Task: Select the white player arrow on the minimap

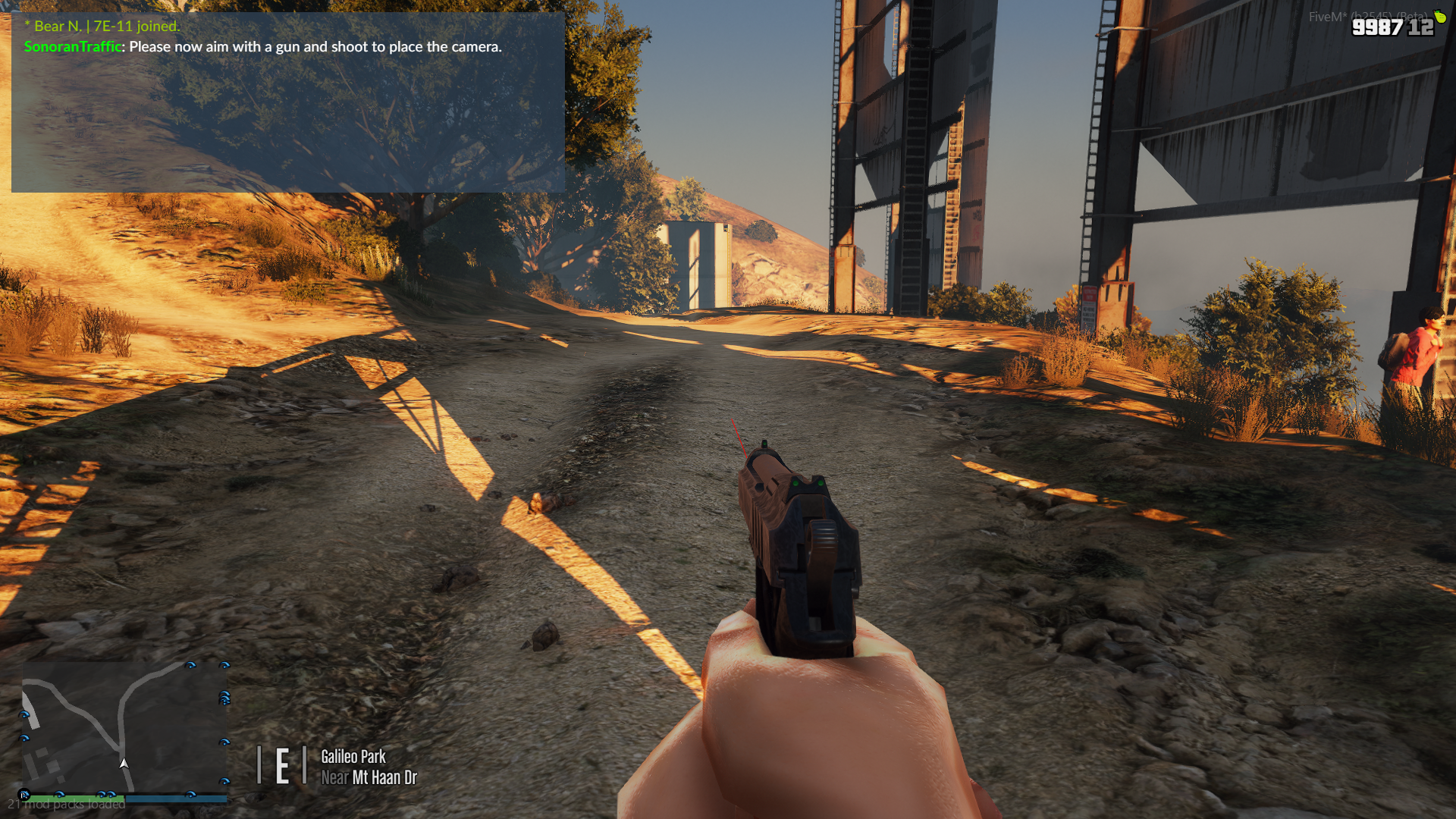Action: (x=124, y=763)
